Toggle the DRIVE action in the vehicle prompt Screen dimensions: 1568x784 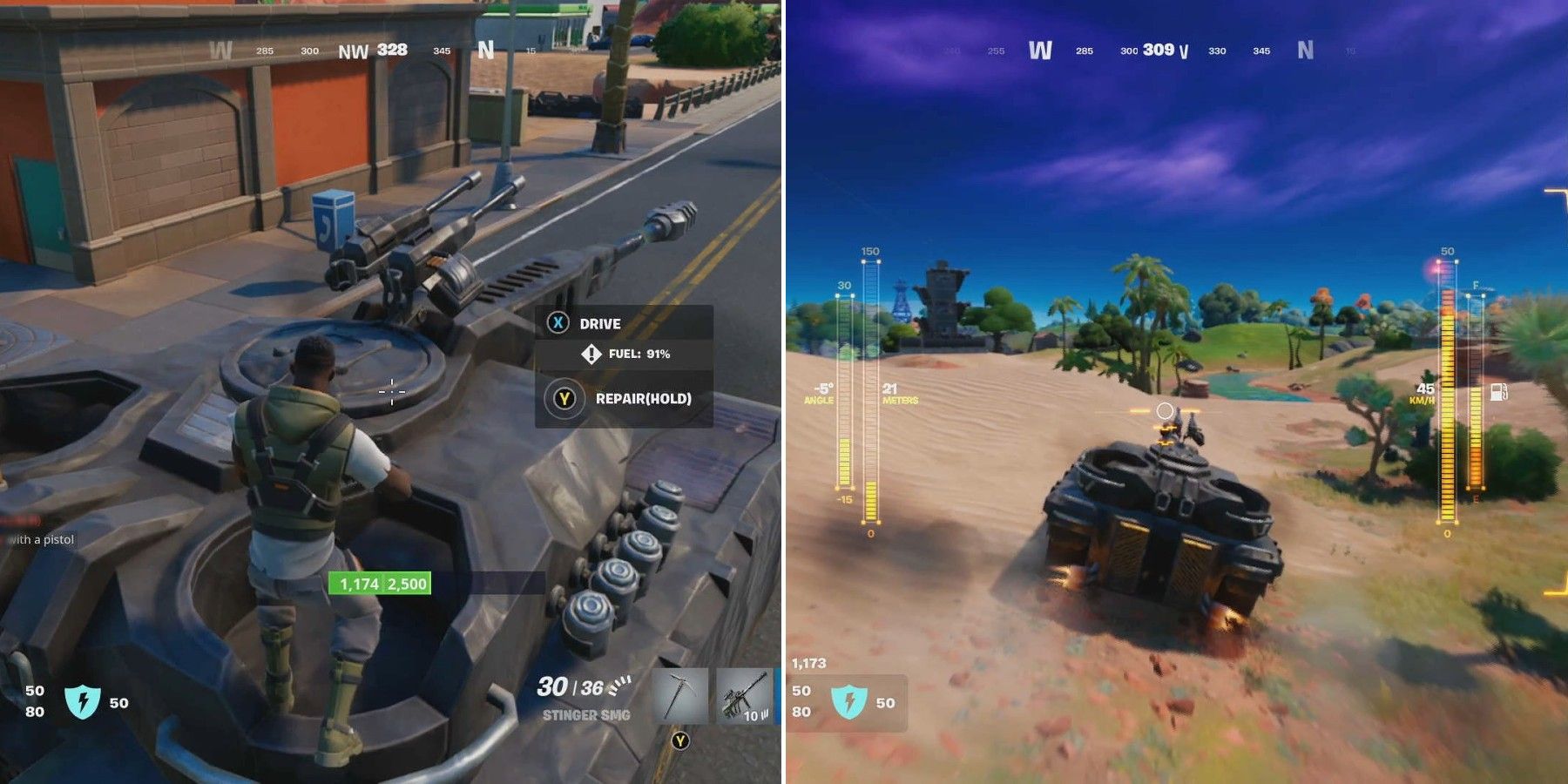[599, 323]
